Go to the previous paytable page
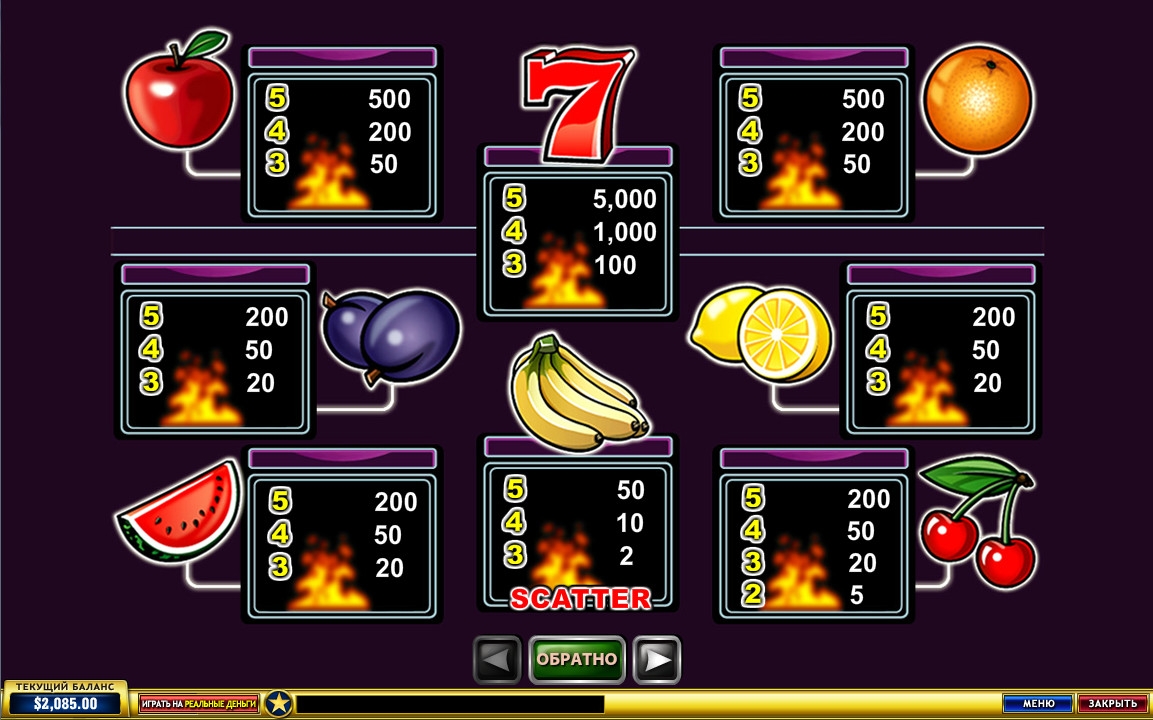The width and height of the screenshot is (1153, 720). pyautogui.click(x=497, y=660)
